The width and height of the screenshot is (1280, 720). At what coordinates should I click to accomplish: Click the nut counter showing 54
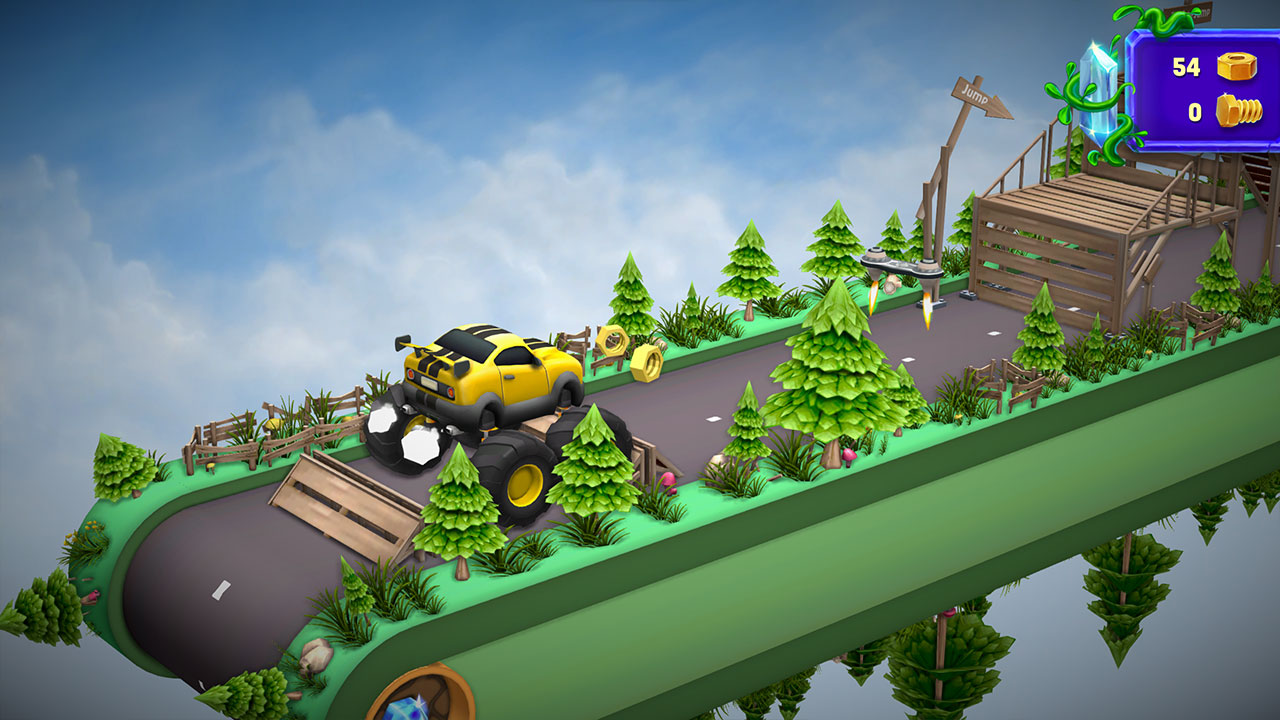(1185, 65)
